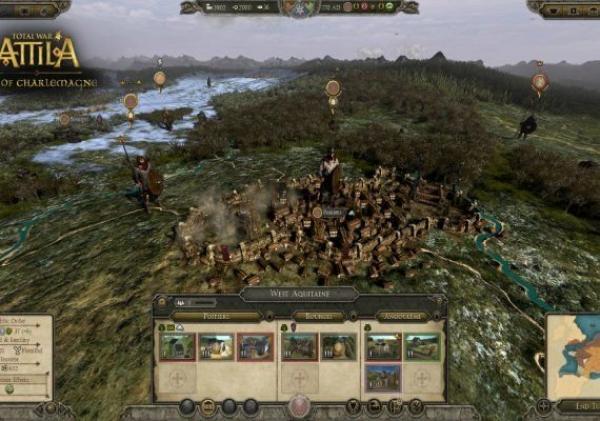Click the West Aquitaine province title

(x=299, y=295)
